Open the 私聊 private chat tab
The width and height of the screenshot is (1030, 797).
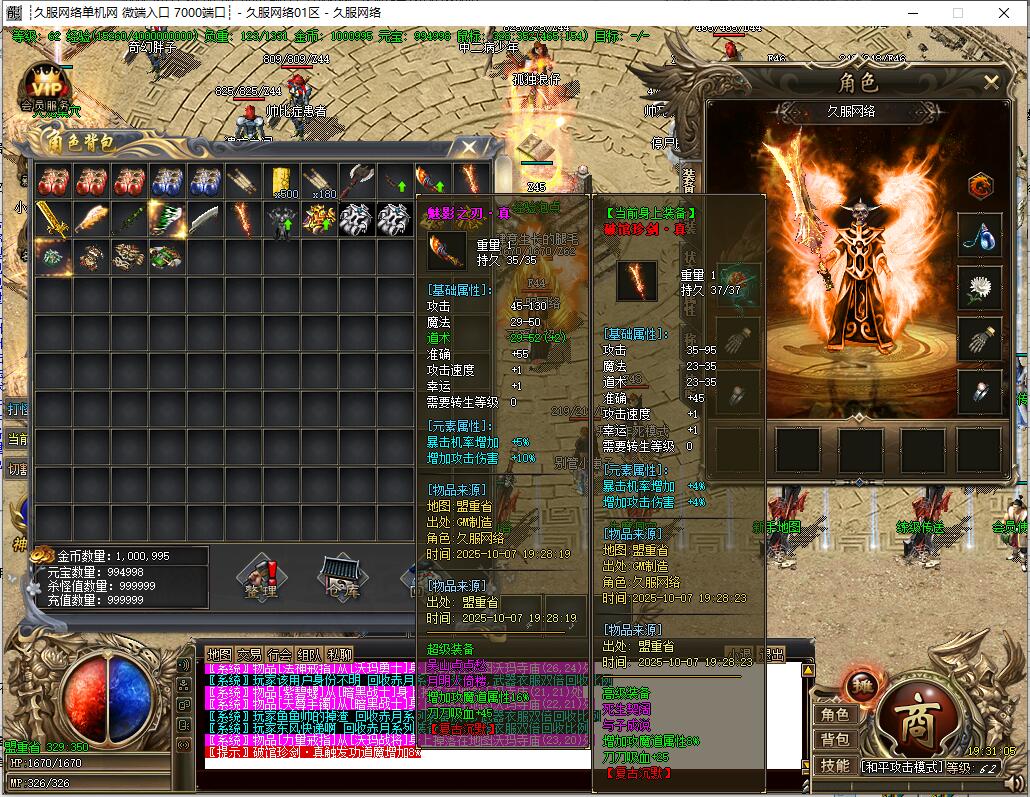coord(341,654)
